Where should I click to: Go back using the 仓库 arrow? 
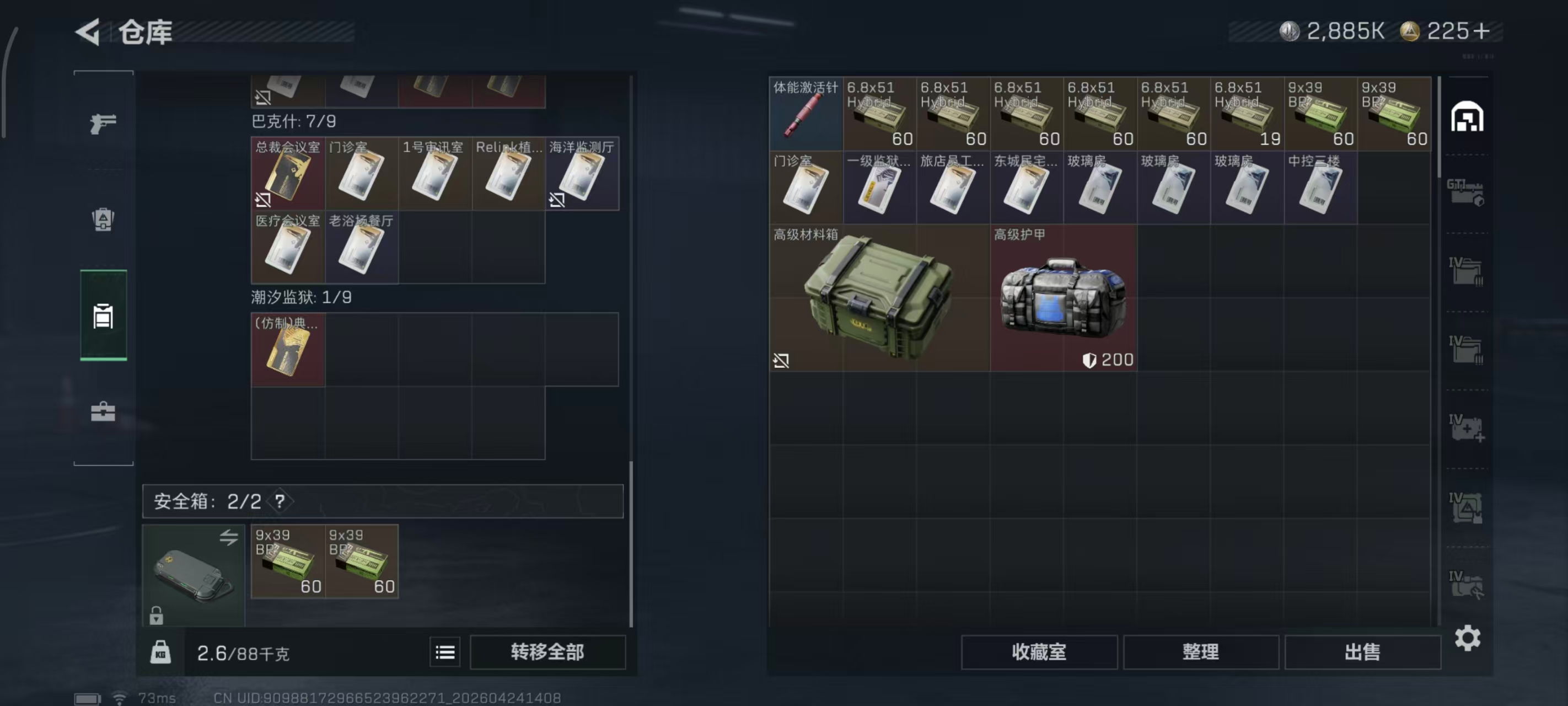87,31
